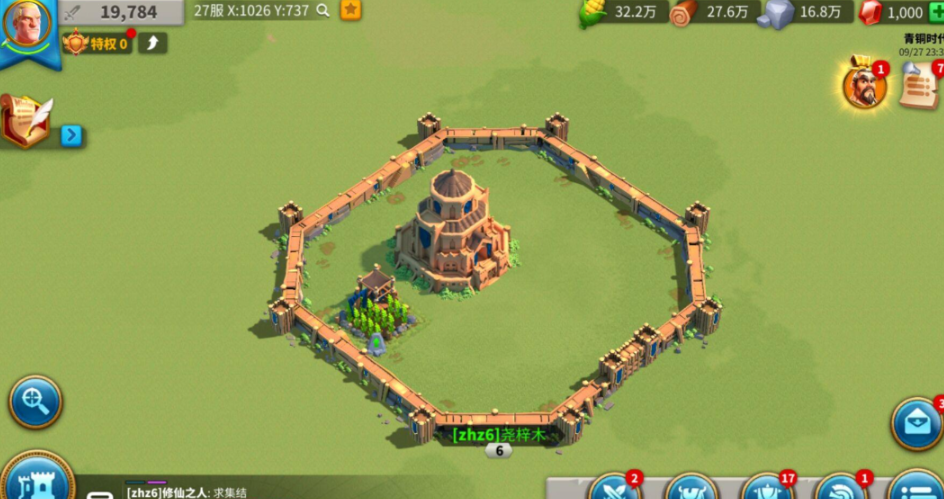Tap the power sword rating panel
Viewport: 944px width, 499px height.
coord(122,12)
